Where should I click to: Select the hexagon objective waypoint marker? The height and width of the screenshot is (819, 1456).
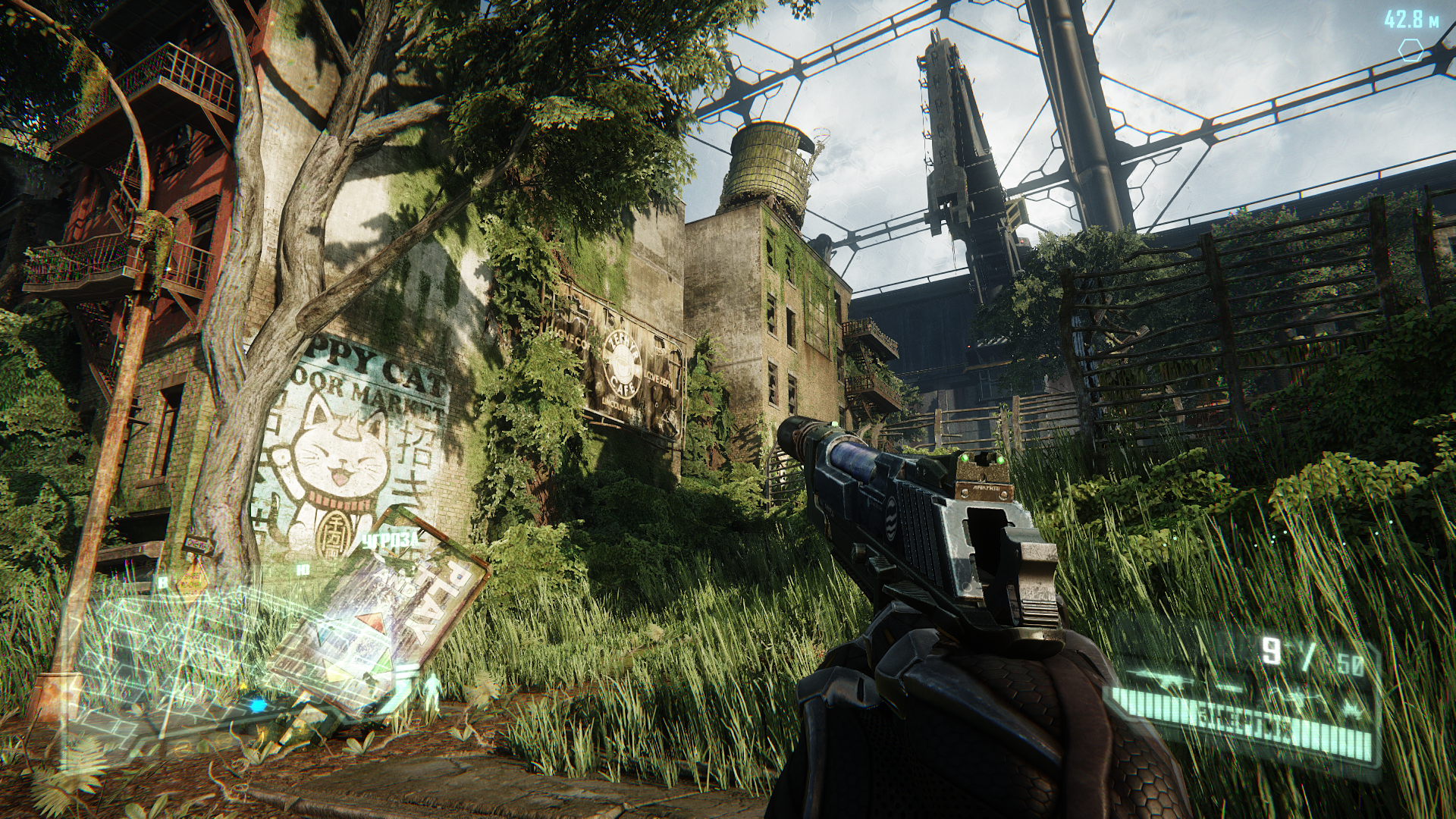coord(1410,51)
